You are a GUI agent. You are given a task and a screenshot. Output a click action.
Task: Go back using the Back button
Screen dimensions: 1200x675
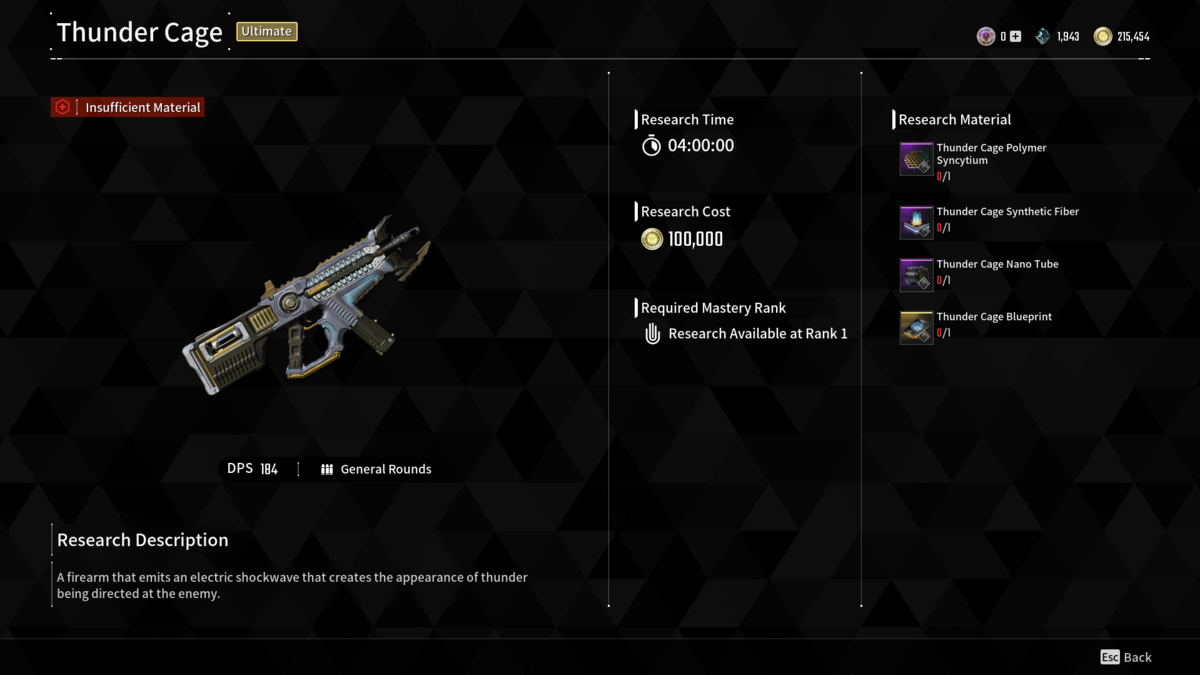(1126, 657)
